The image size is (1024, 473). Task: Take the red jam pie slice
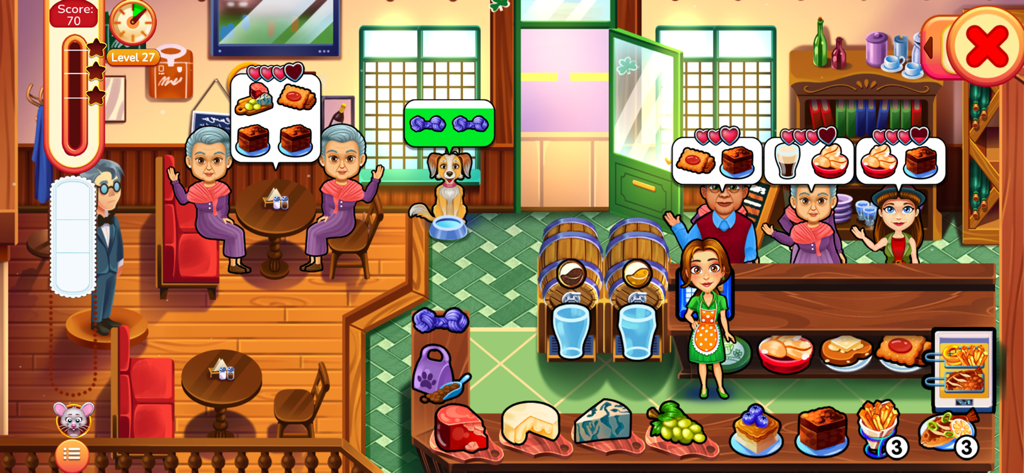pyautogui.click(x=902, y=350)
